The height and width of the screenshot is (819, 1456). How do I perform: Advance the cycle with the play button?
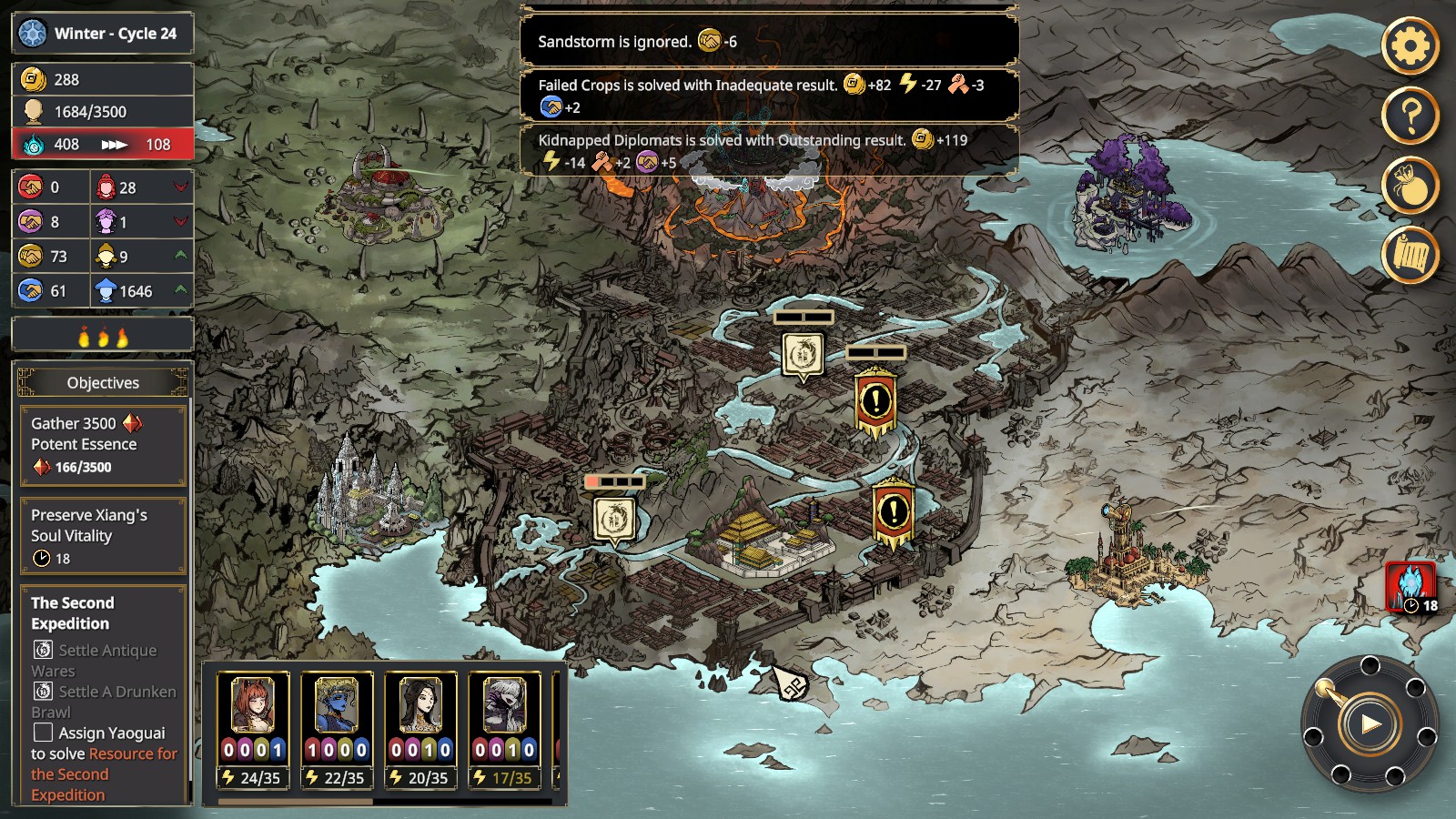1369,724
